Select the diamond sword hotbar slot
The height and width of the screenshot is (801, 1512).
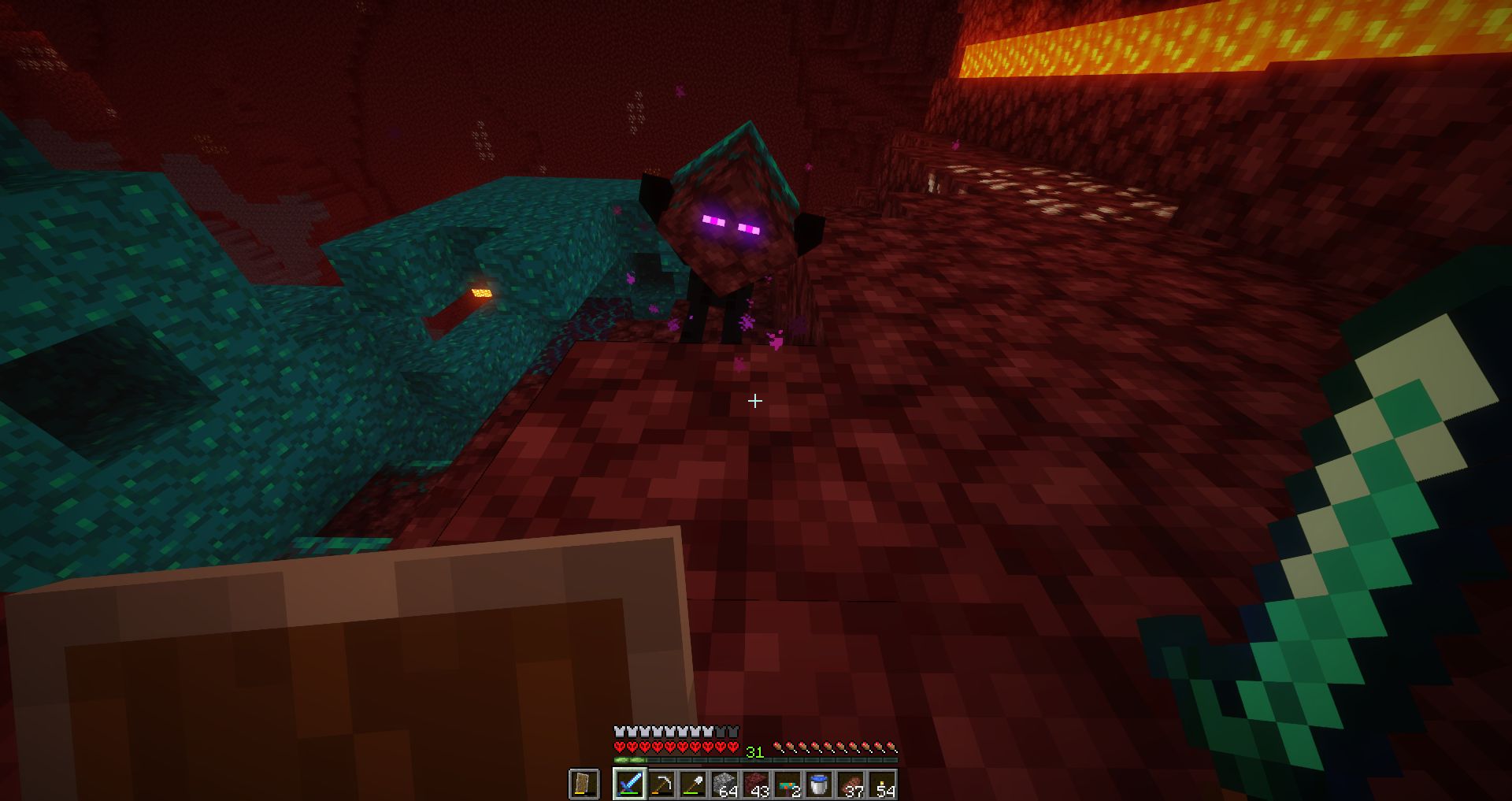[x=630, y=784]
